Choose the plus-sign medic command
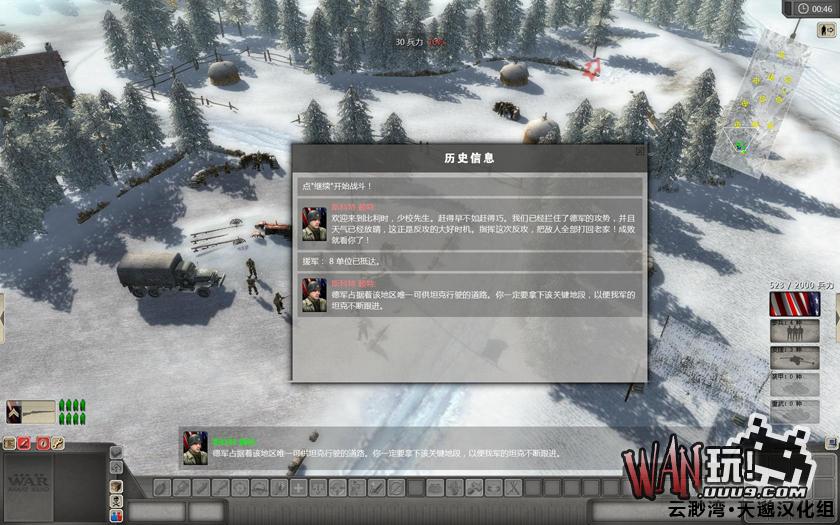The image size is (840, 525). [297, 487]
